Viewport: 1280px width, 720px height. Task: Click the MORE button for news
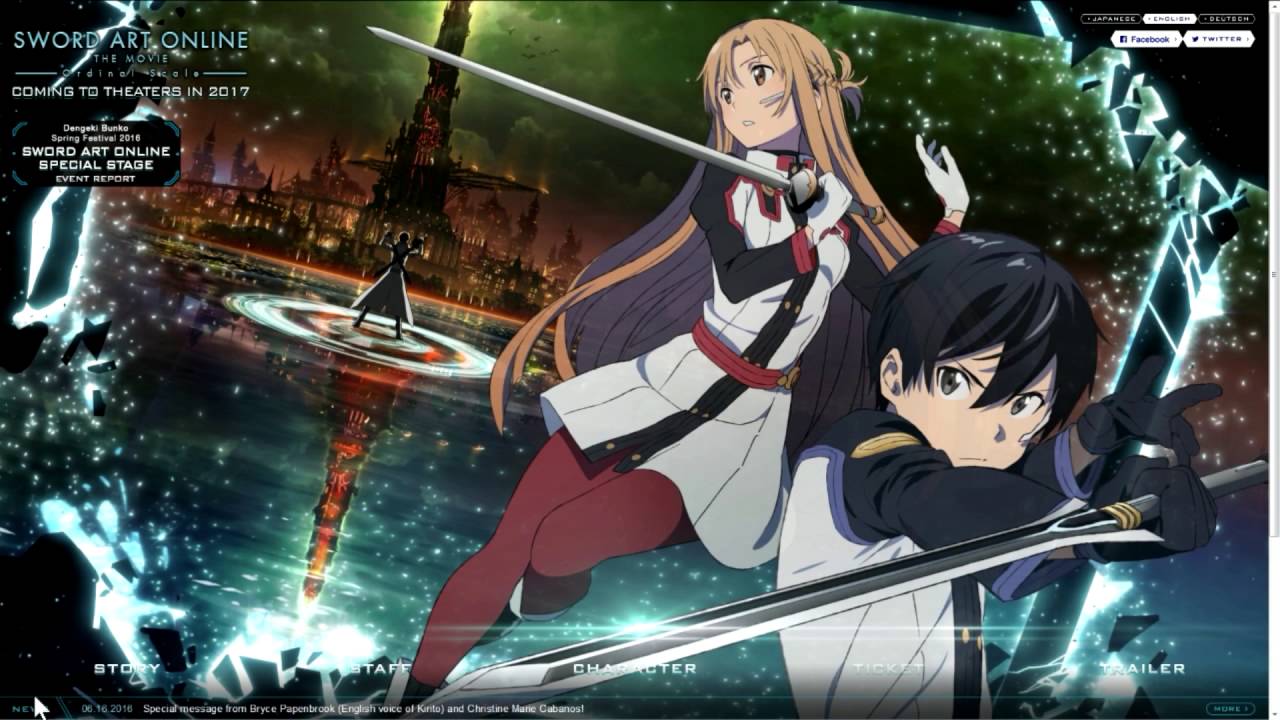point(1229,707)
